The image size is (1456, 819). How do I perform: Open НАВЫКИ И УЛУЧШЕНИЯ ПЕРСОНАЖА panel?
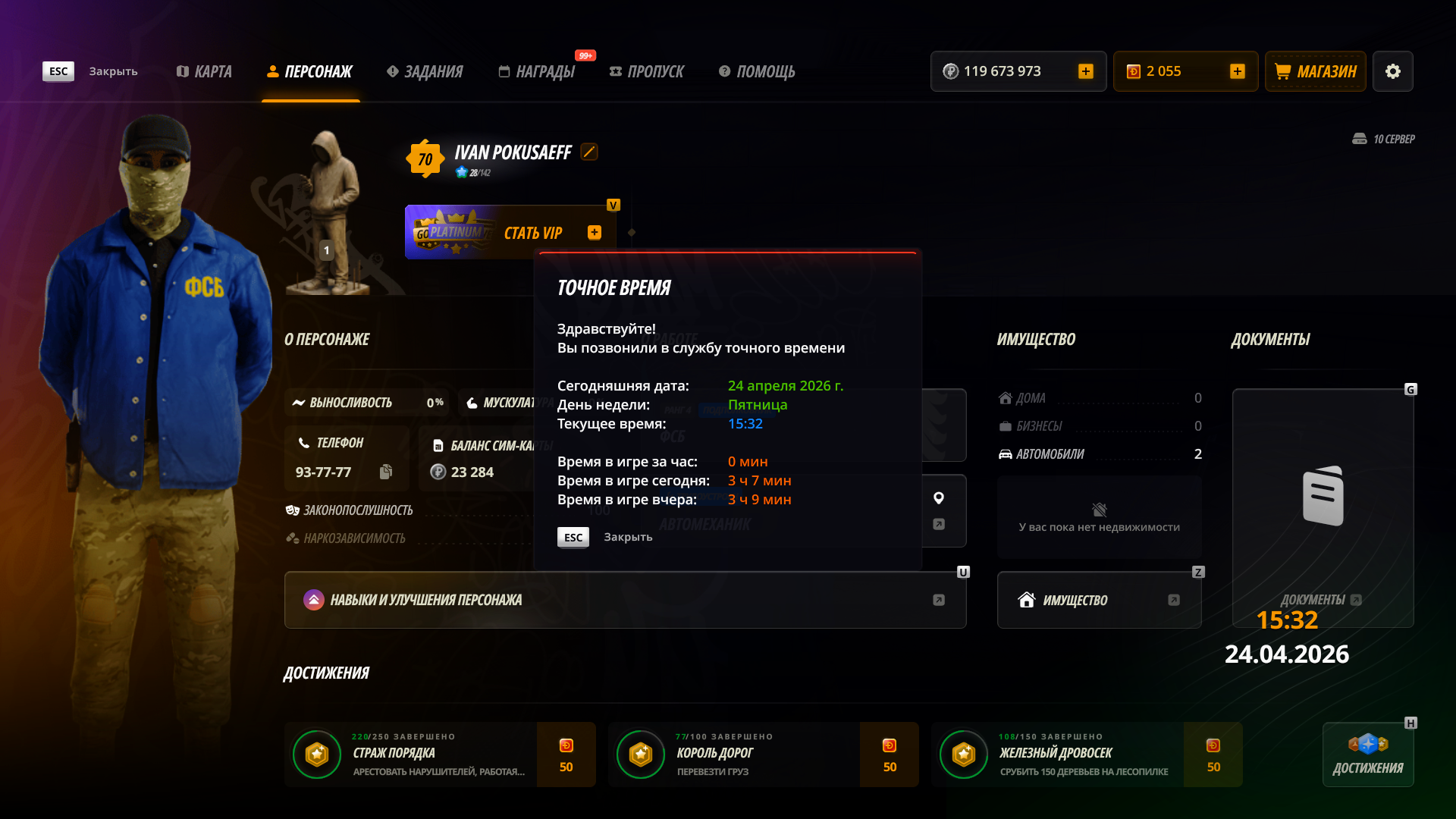click(625, 600)
